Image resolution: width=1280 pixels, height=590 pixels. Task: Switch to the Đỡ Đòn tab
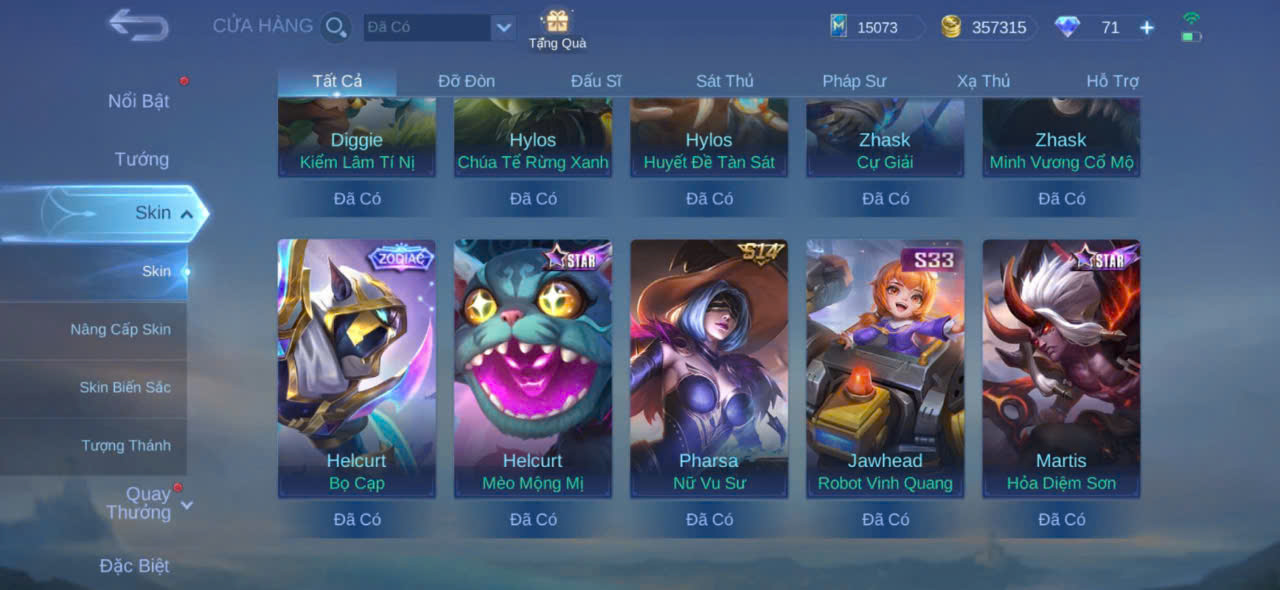pos(466,81)
